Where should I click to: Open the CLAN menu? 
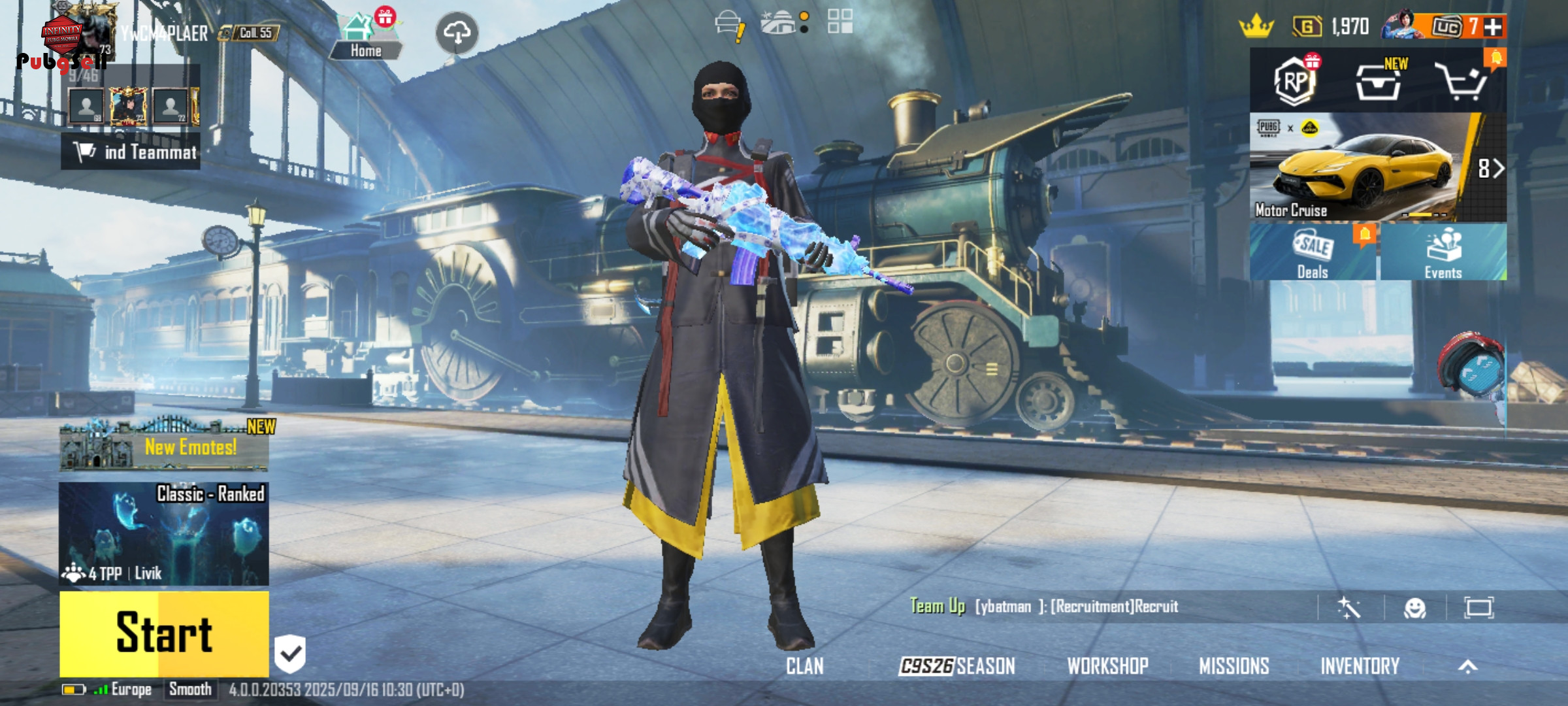(x=804, y=666)
